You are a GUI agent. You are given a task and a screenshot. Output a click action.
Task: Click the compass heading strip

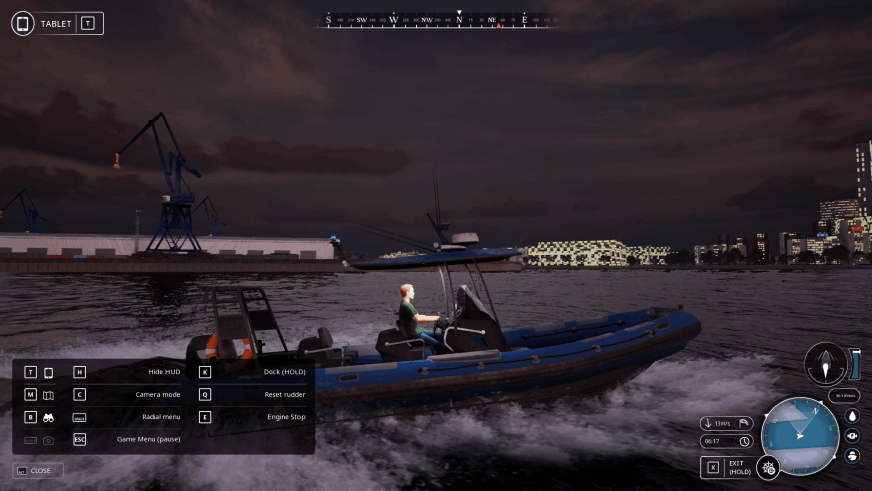pyautogui.click(x=438, y=20)
